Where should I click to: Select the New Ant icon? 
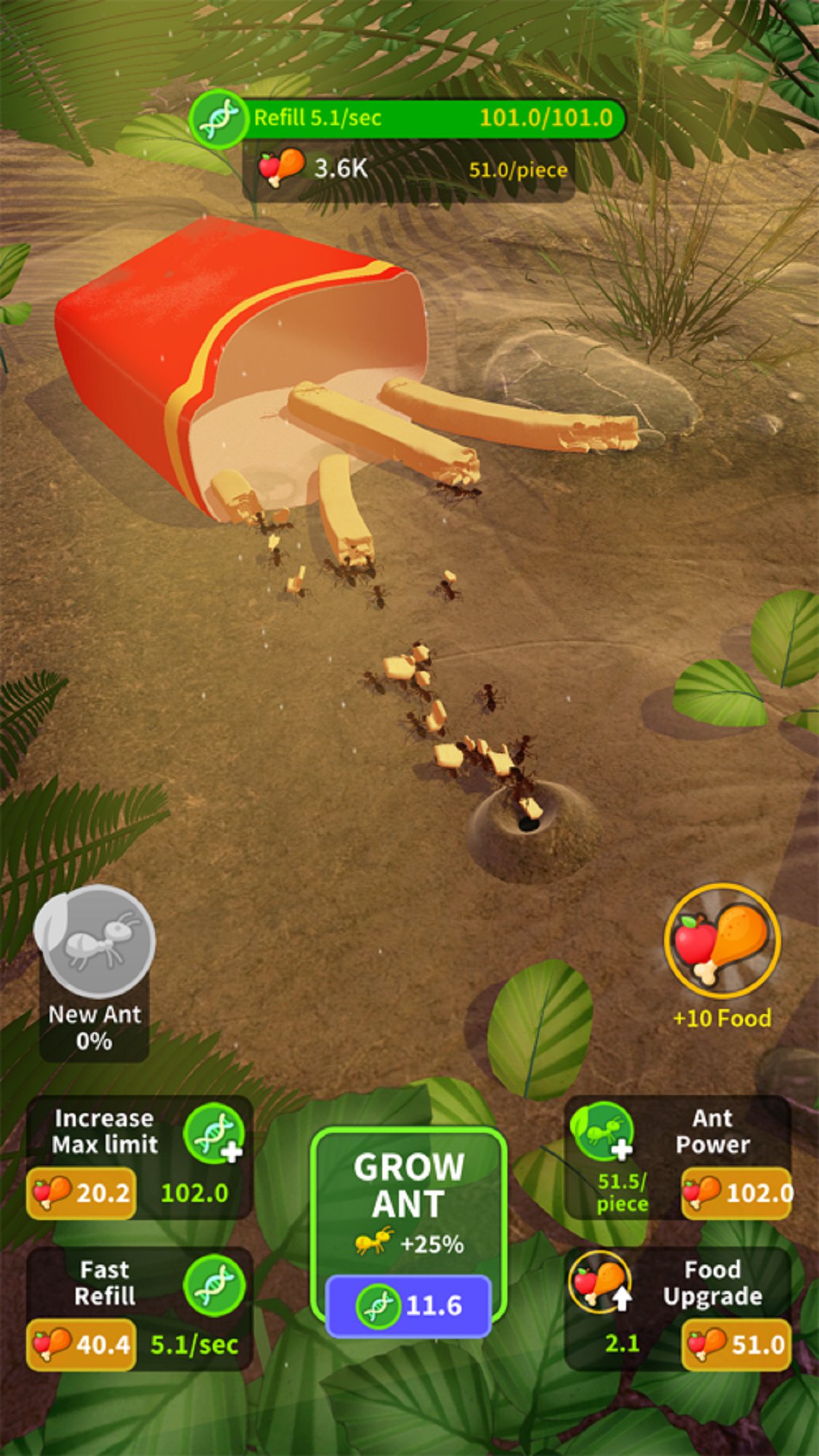(95, 942)
